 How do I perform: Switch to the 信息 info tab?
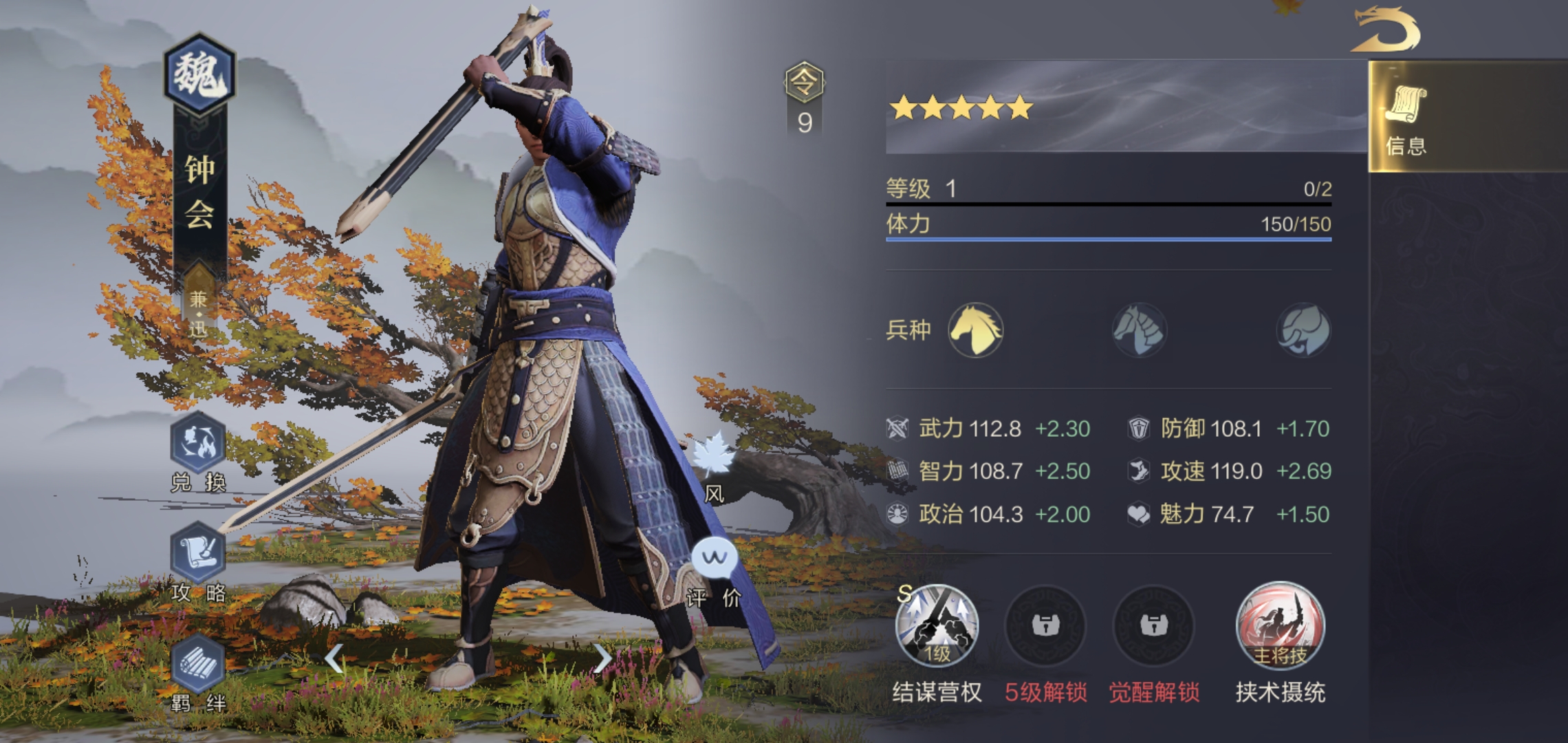tap(1406, 118)
